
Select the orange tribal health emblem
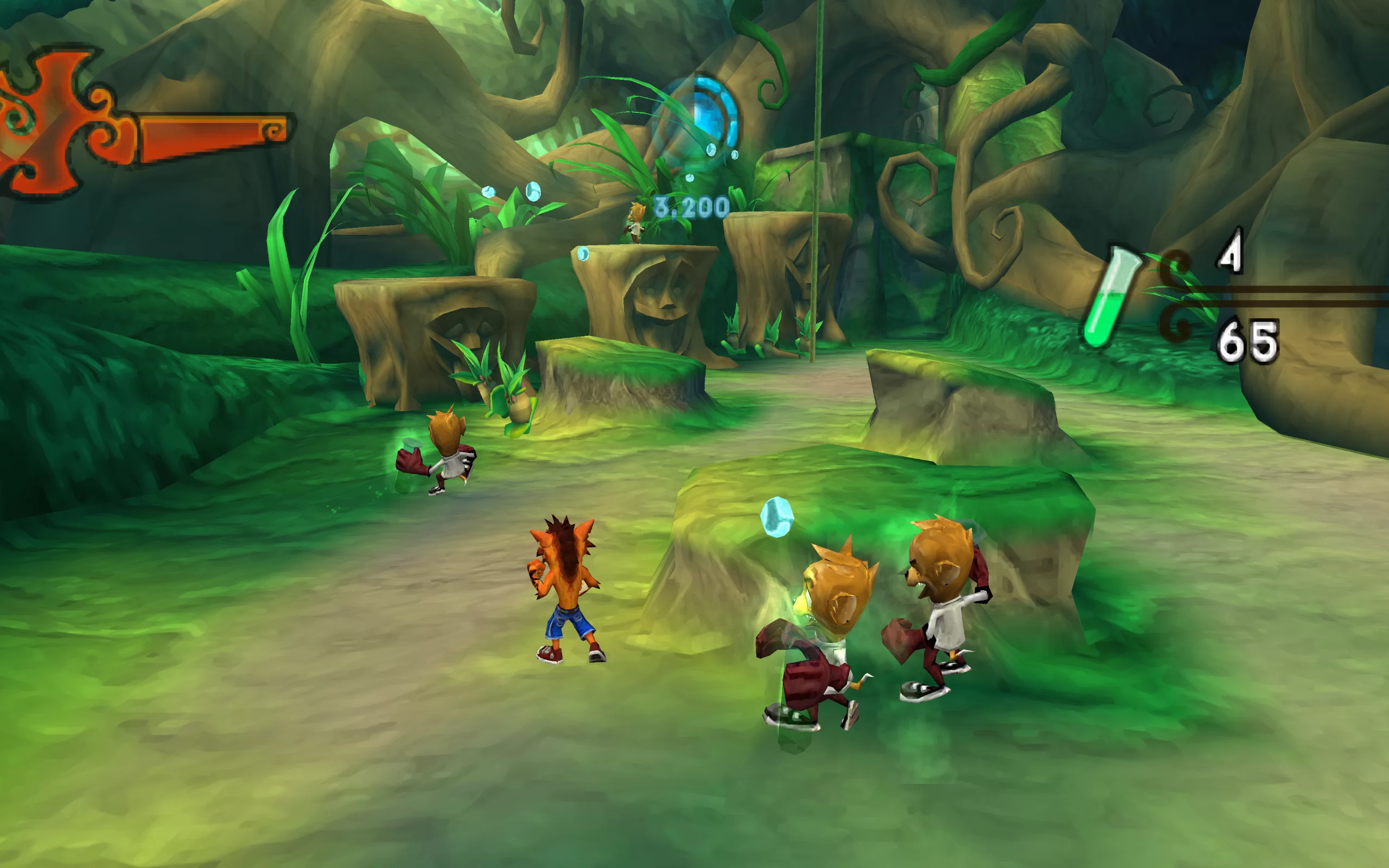tap(54, 123)
